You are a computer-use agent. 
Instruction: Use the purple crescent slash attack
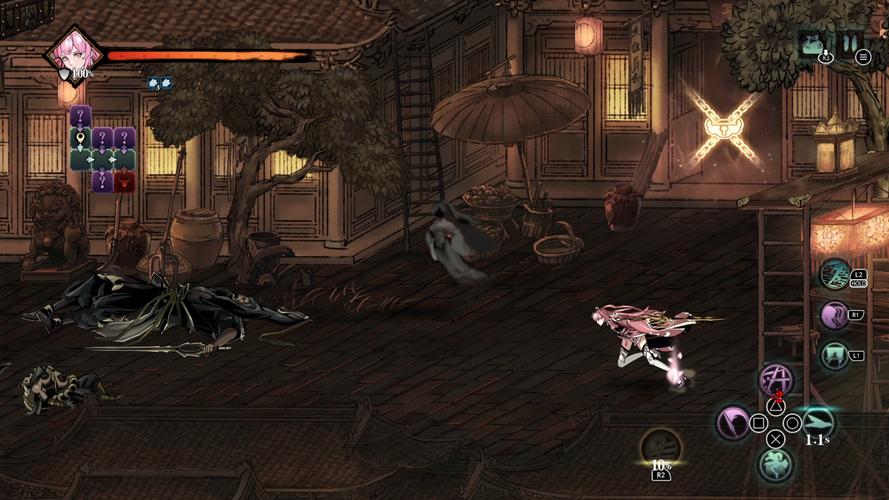[x=733, y=422]
